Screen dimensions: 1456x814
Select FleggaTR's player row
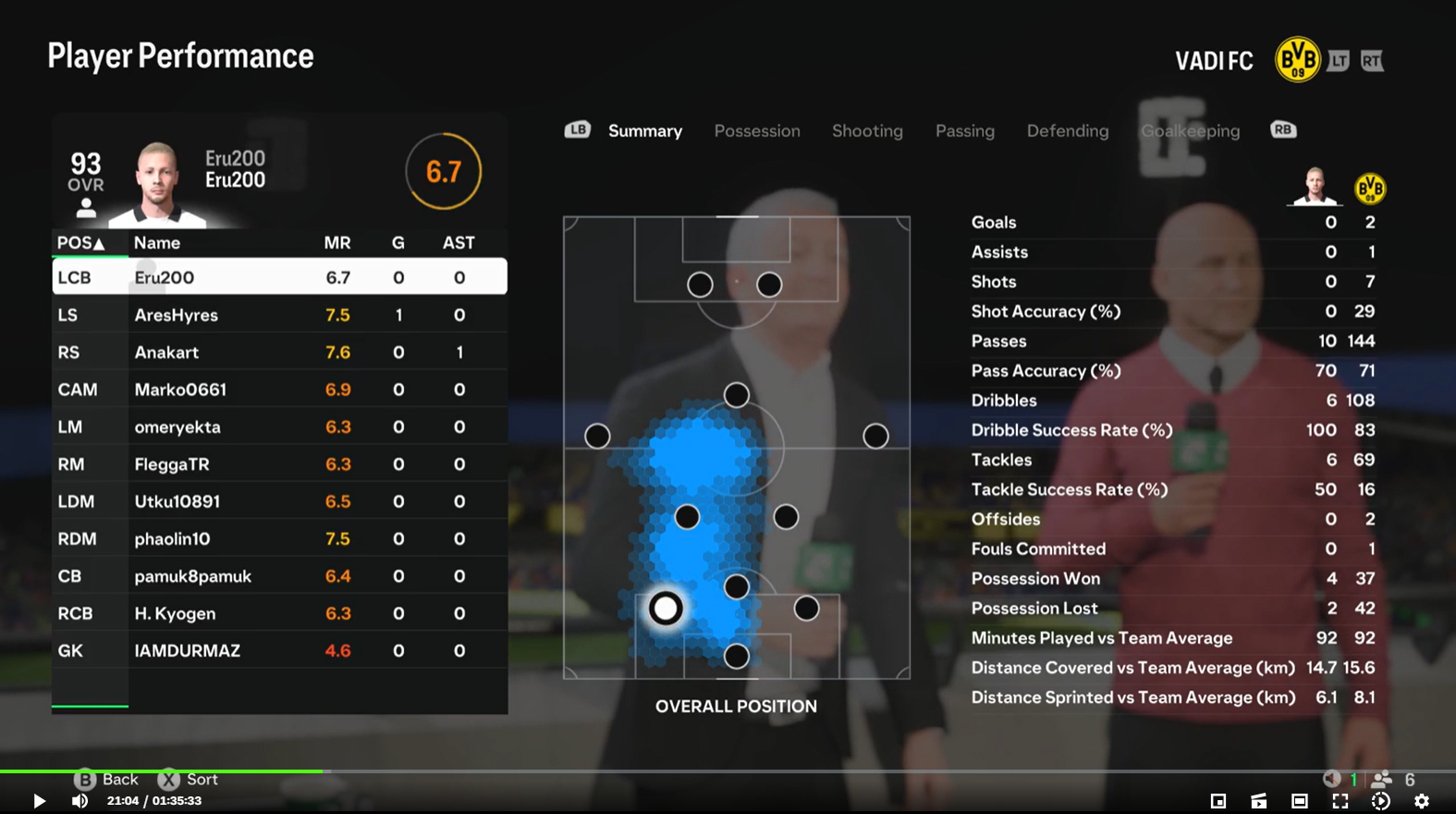pos(279,464)
